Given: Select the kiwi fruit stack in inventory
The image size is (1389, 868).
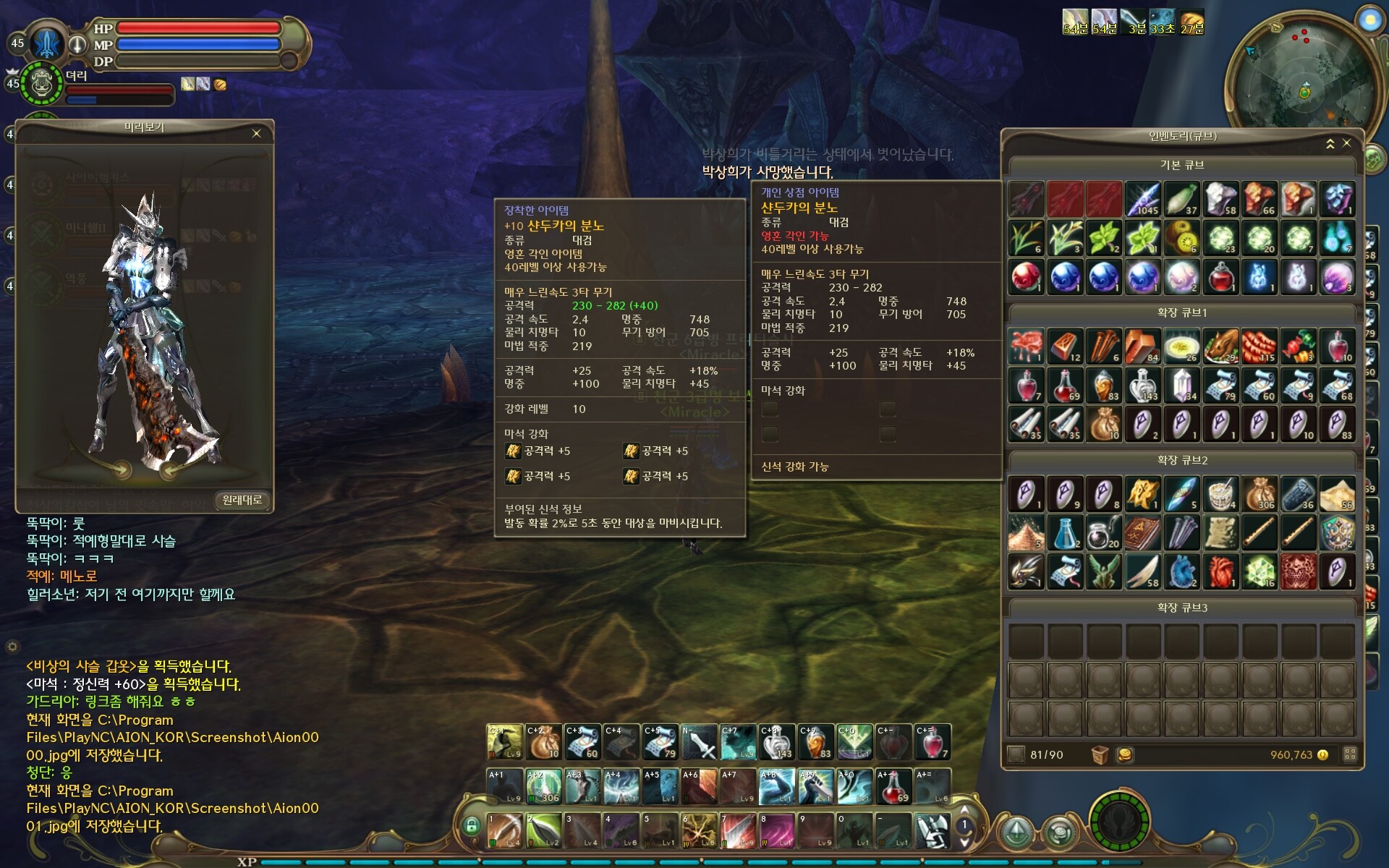Looking at the screenshot, I should (x=1181, y=238).
